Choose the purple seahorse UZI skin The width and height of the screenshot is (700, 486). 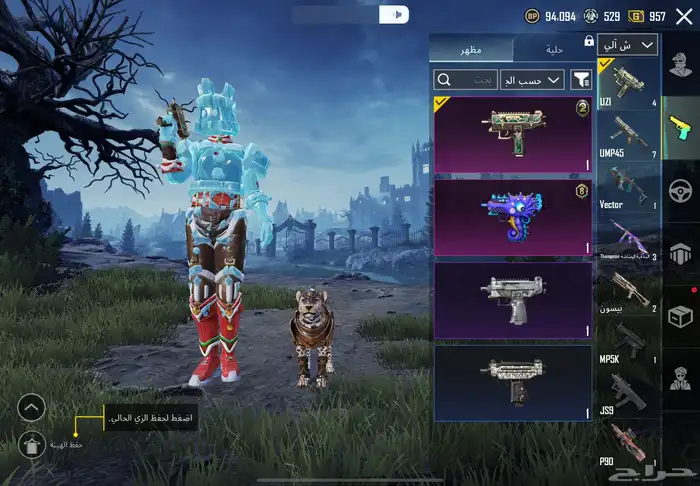512,217
